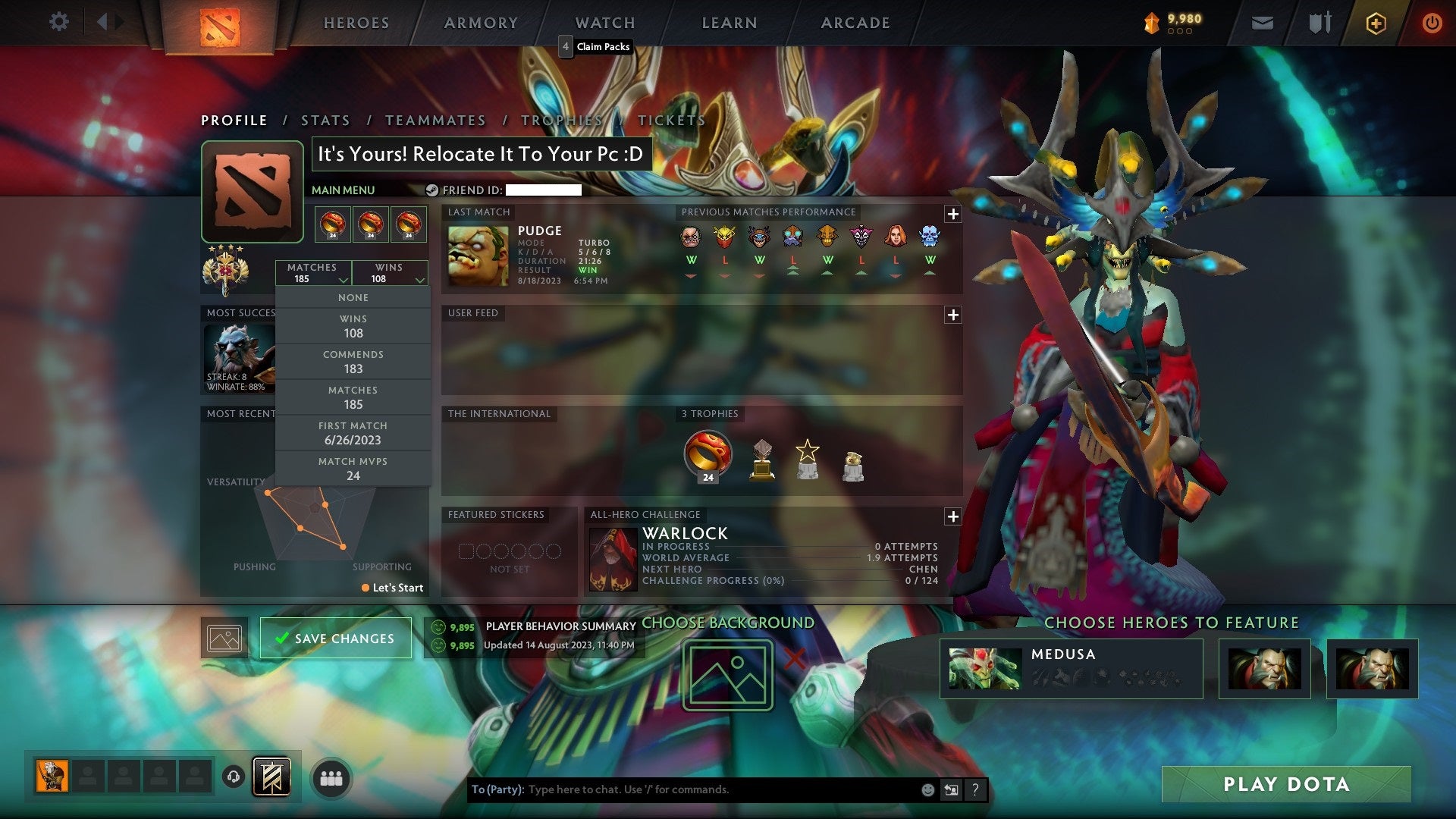Click the red power disconnect icon

(x=1432, y=23)
